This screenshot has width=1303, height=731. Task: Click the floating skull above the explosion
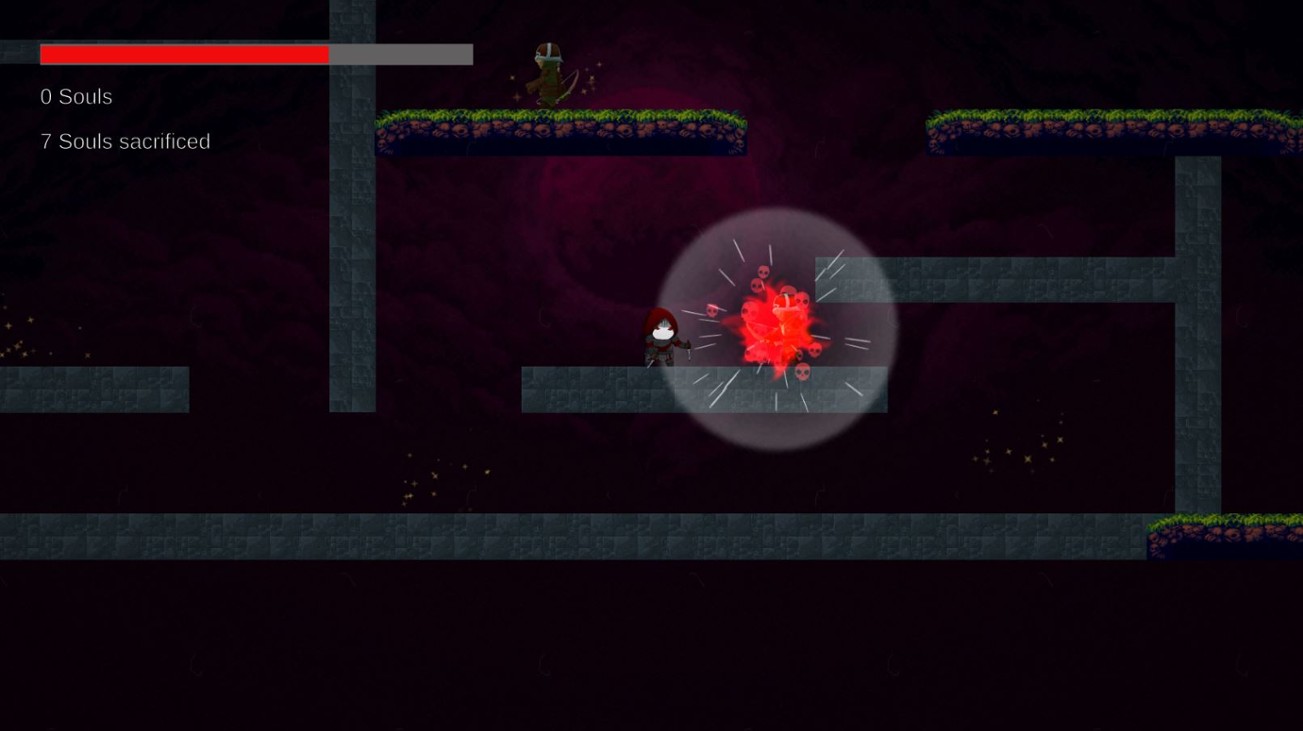coord(763,272)
